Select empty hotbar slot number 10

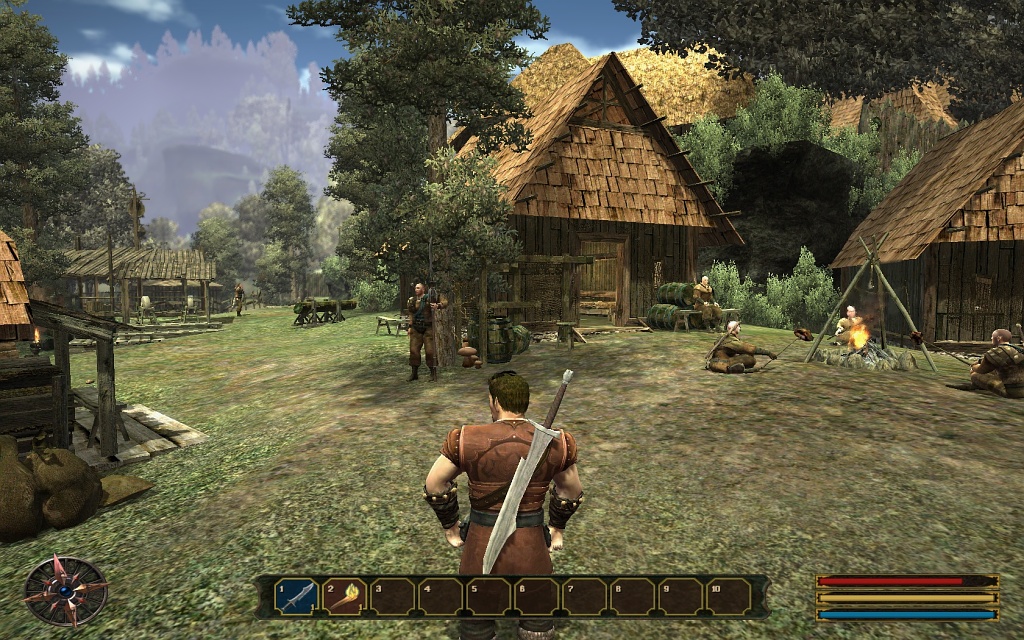click(x=729, y=597)
